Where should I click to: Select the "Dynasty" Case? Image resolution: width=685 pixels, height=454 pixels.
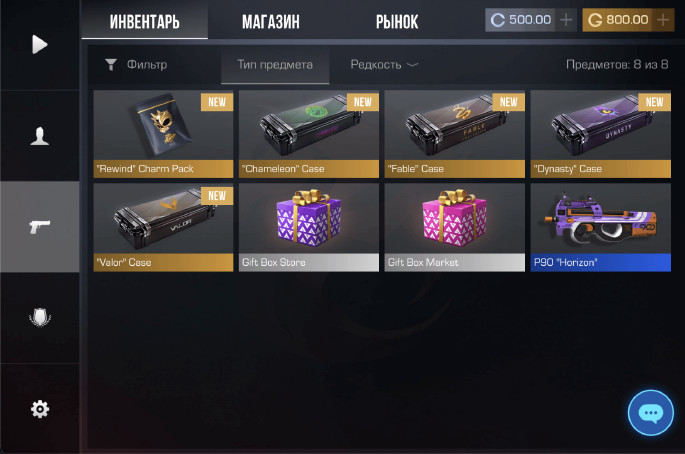pos(600,133)
